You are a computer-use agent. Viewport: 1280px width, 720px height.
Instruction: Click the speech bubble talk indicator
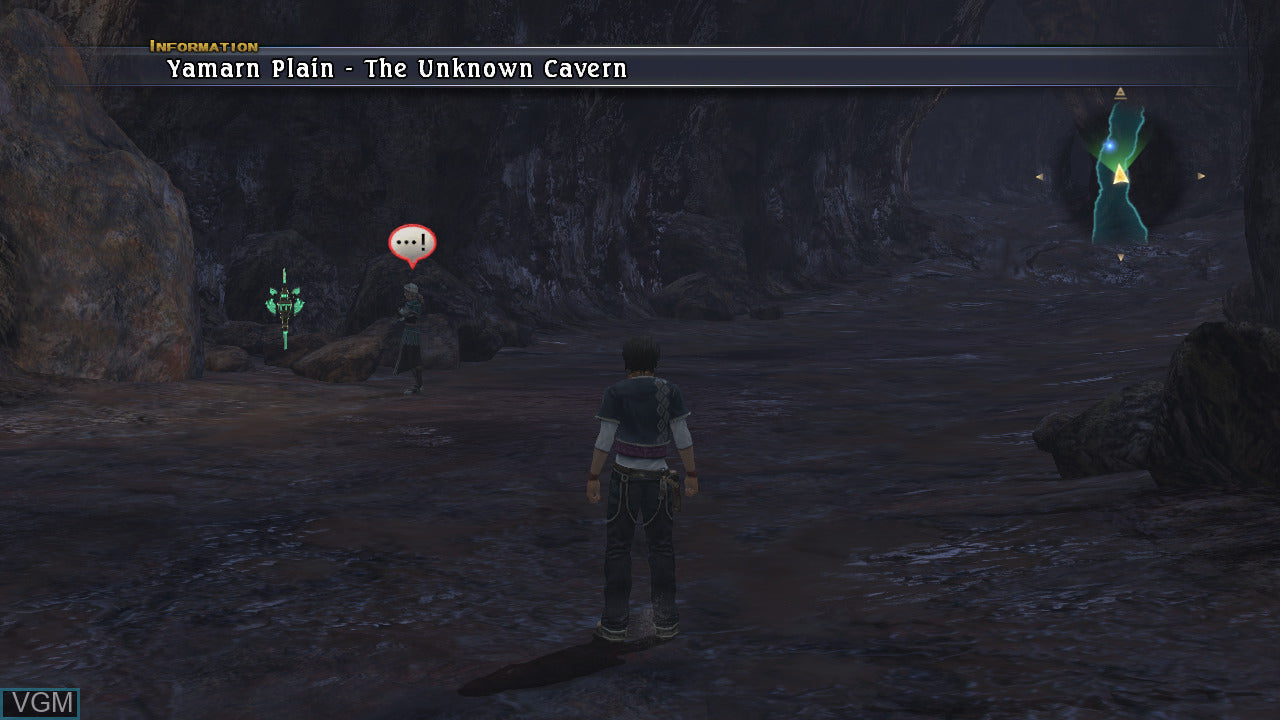(412, 243)
